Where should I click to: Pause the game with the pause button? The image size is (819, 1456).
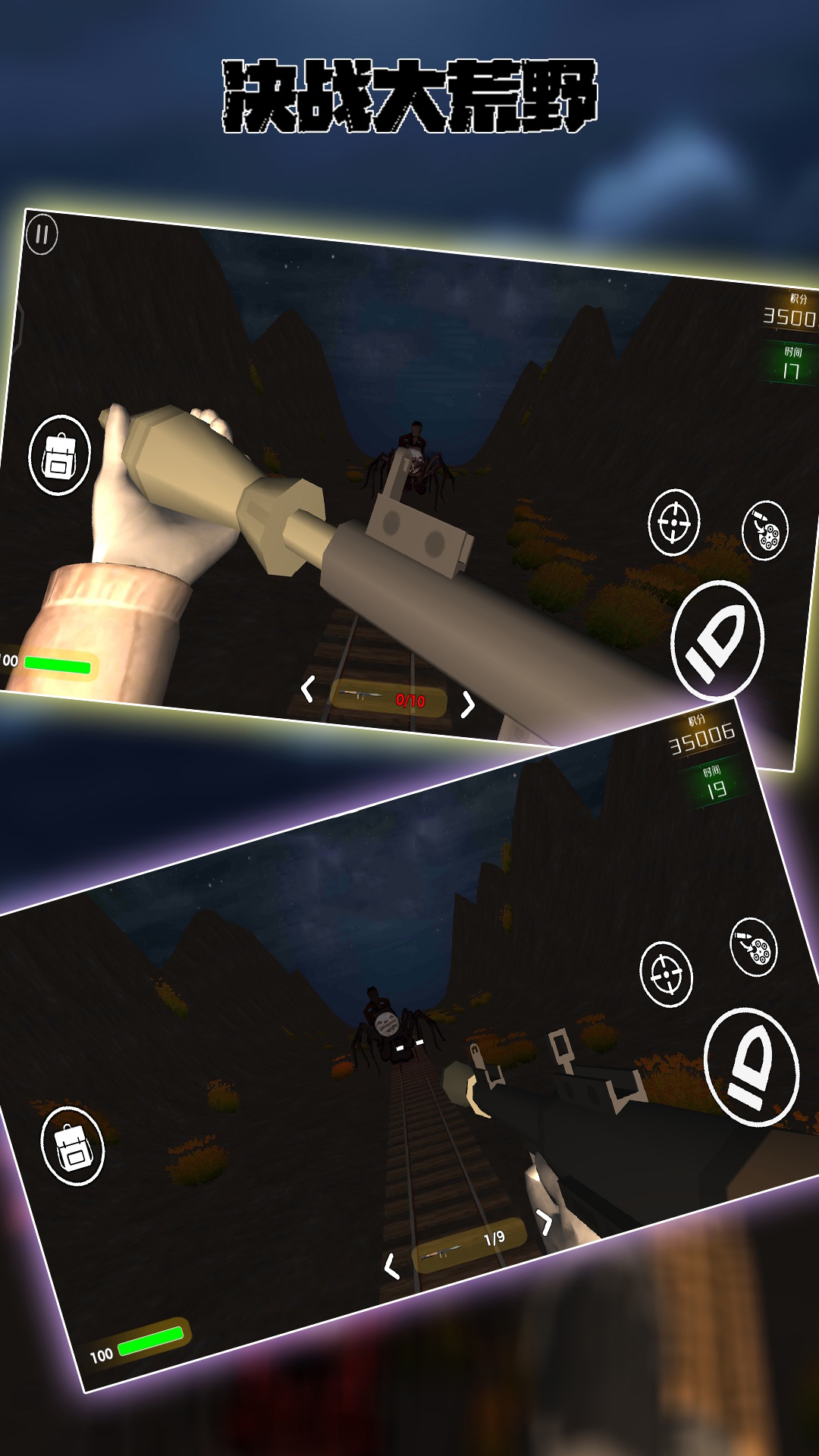click(x=42, y=234)
